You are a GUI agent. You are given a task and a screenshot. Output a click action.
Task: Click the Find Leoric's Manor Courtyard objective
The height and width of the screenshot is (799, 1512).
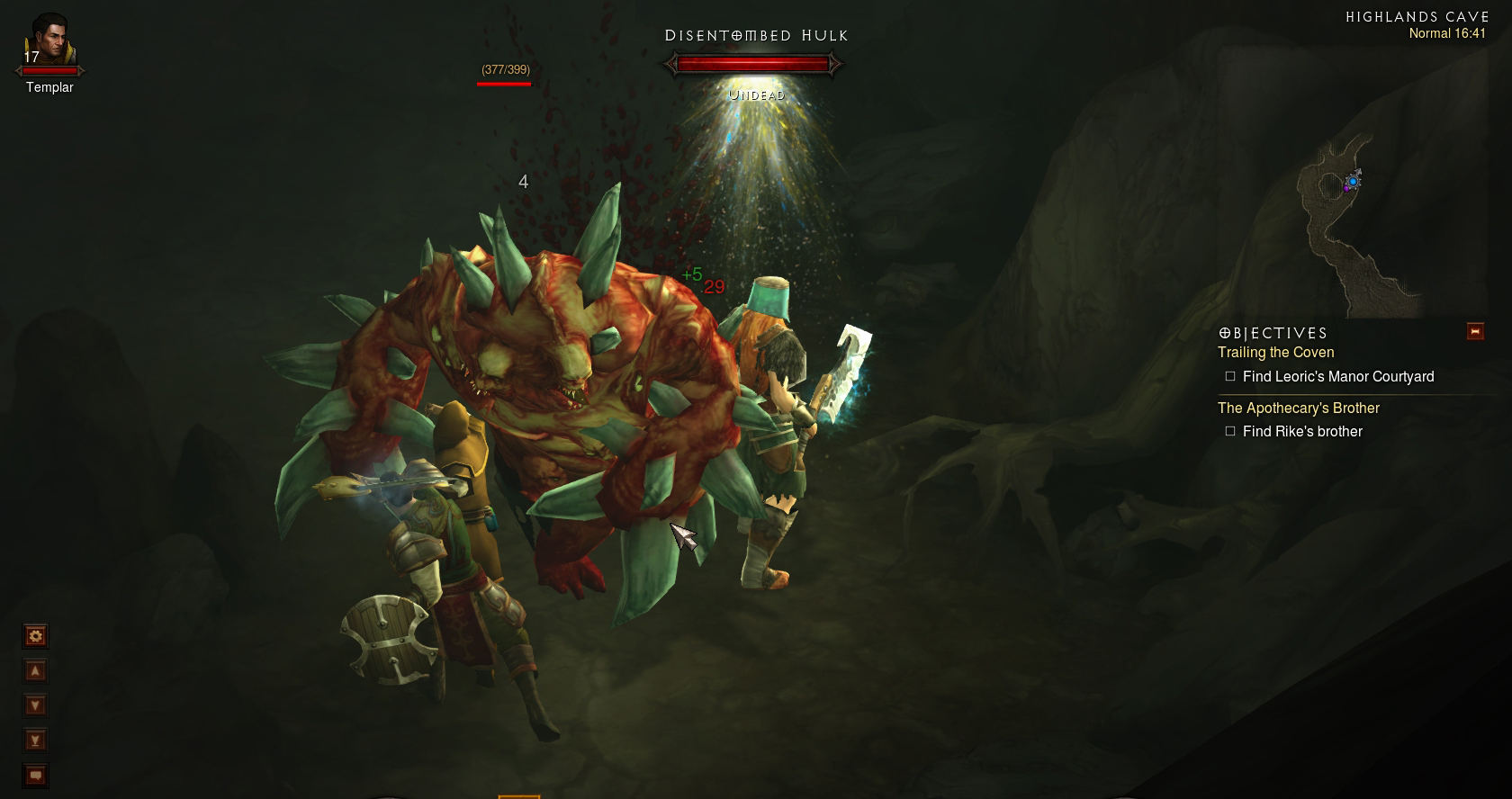pos(1337,377)
